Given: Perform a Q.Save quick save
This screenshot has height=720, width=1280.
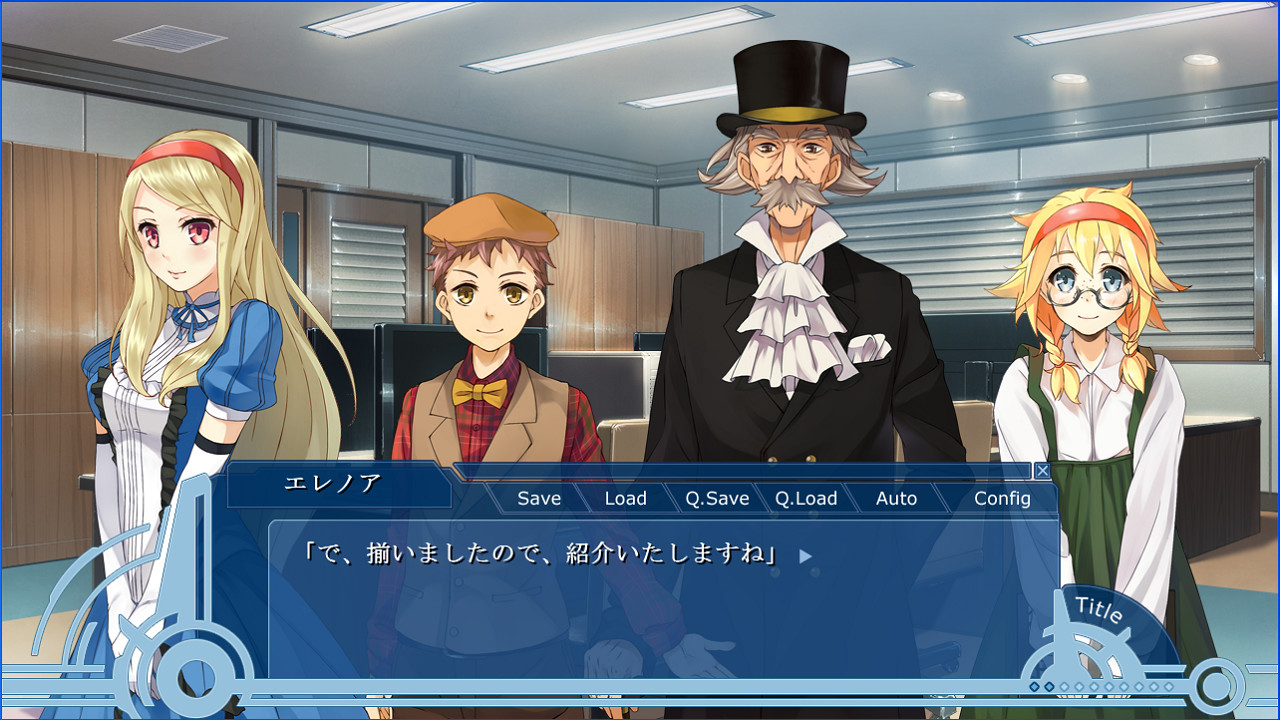Looking at the screenshot, I should tap(718, 497).
